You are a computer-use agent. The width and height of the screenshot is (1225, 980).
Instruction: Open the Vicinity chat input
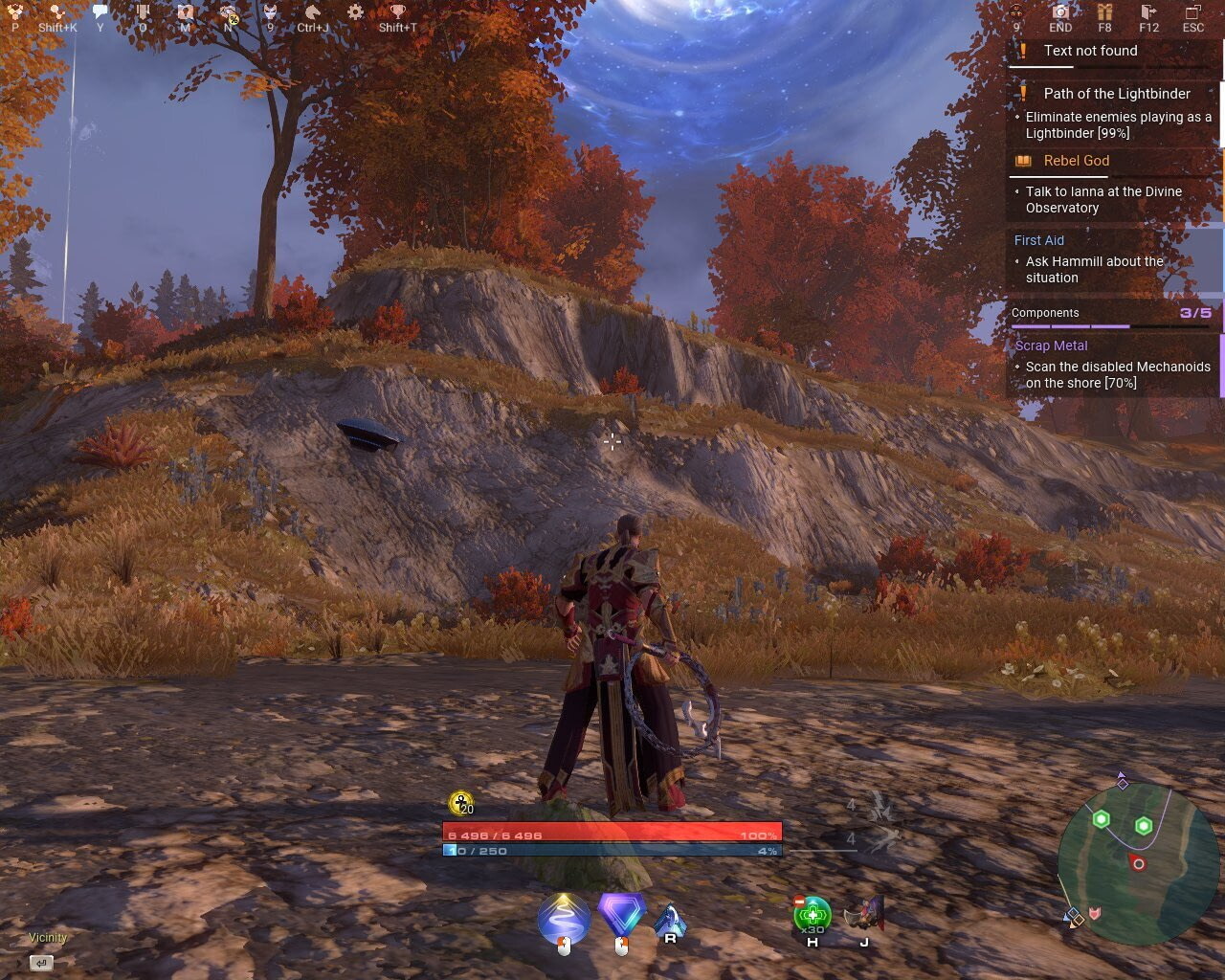41,962
